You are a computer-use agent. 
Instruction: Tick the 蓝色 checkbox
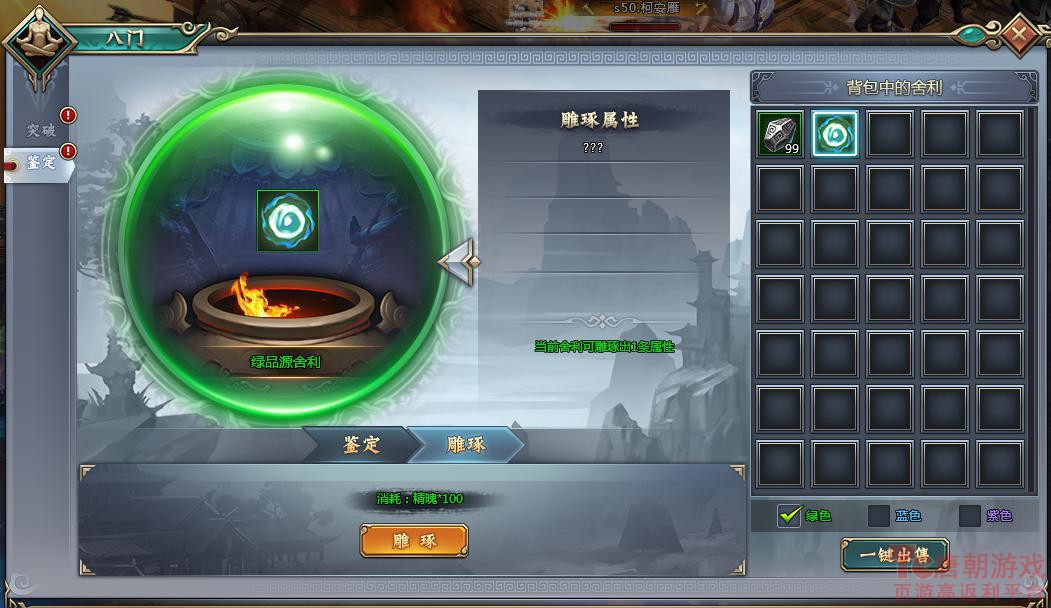point(878,516)
